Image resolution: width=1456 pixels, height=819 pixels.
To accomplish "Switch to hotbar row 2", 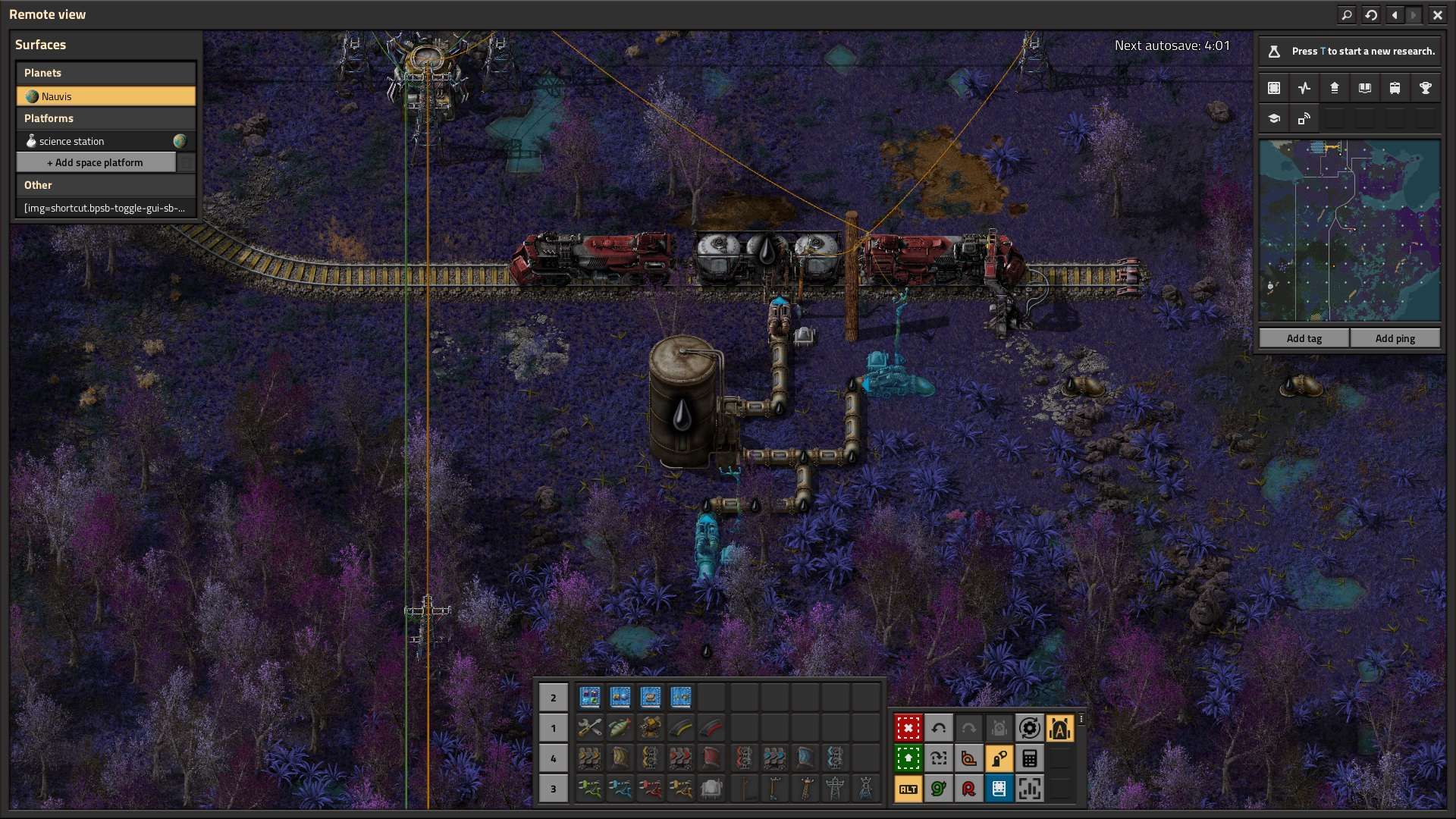I will click(553, 698).
